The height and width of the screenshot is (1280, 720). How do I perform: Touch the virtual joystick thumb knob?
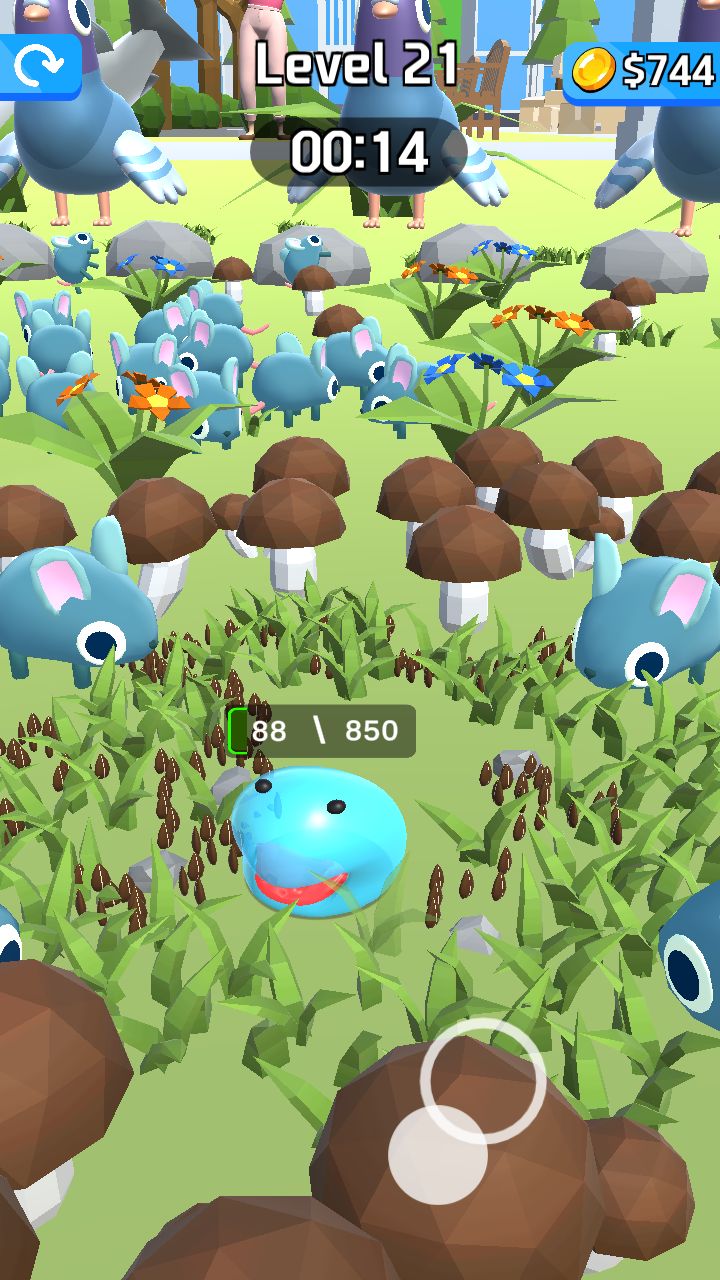tap(438, 1155)
